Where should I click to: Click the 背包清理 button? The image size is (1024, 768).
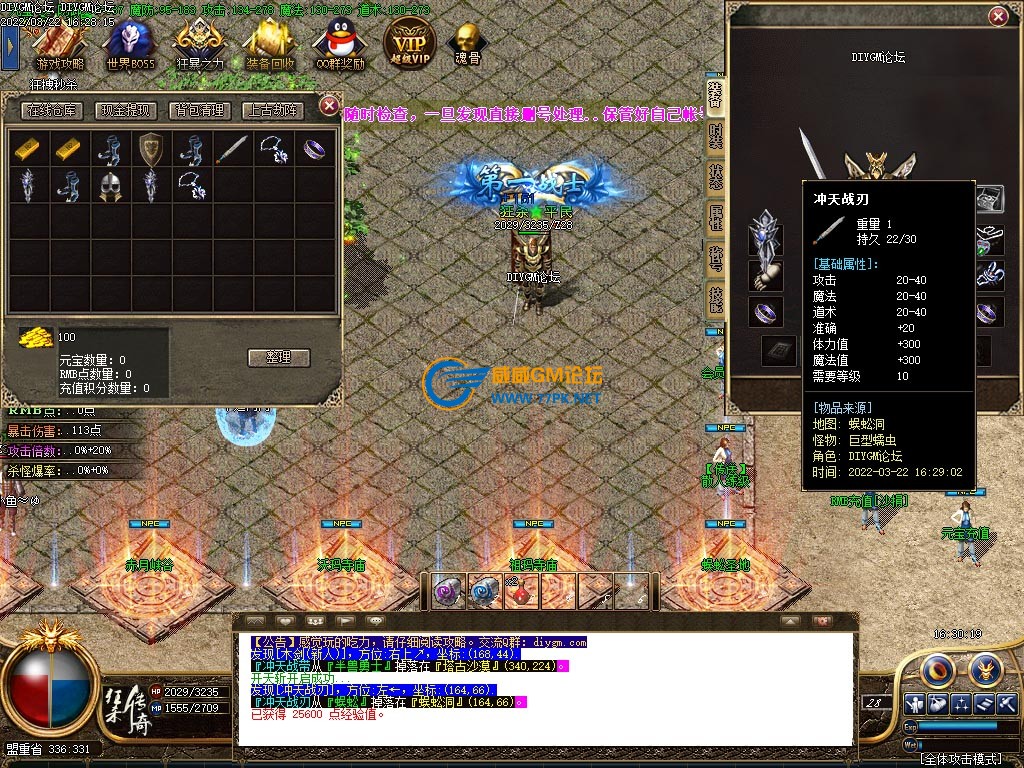click(x=199, y=110)
